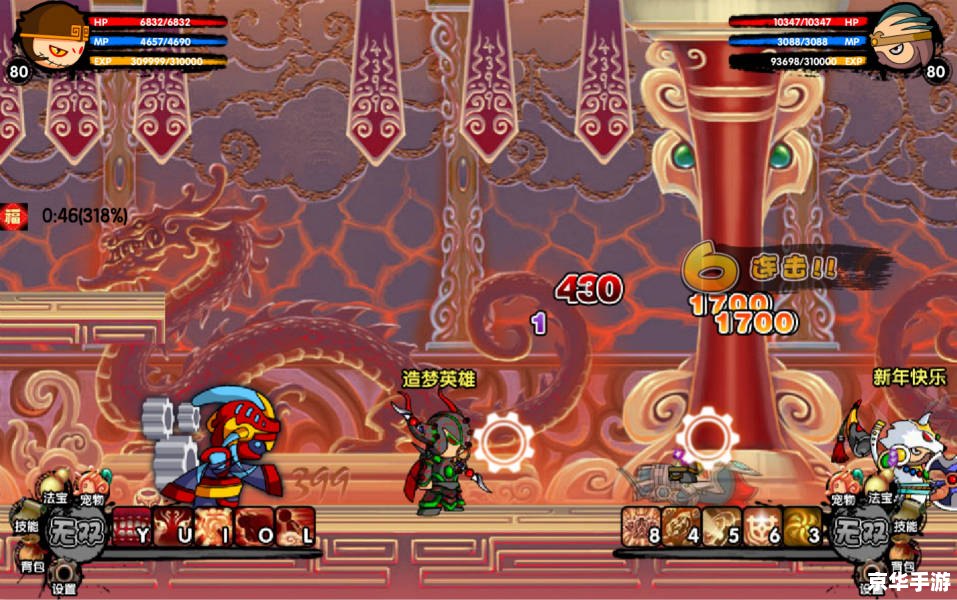Trigger the skill icon labeled I
The width and height of the screenshot is (957, 600).
point(213,526)
